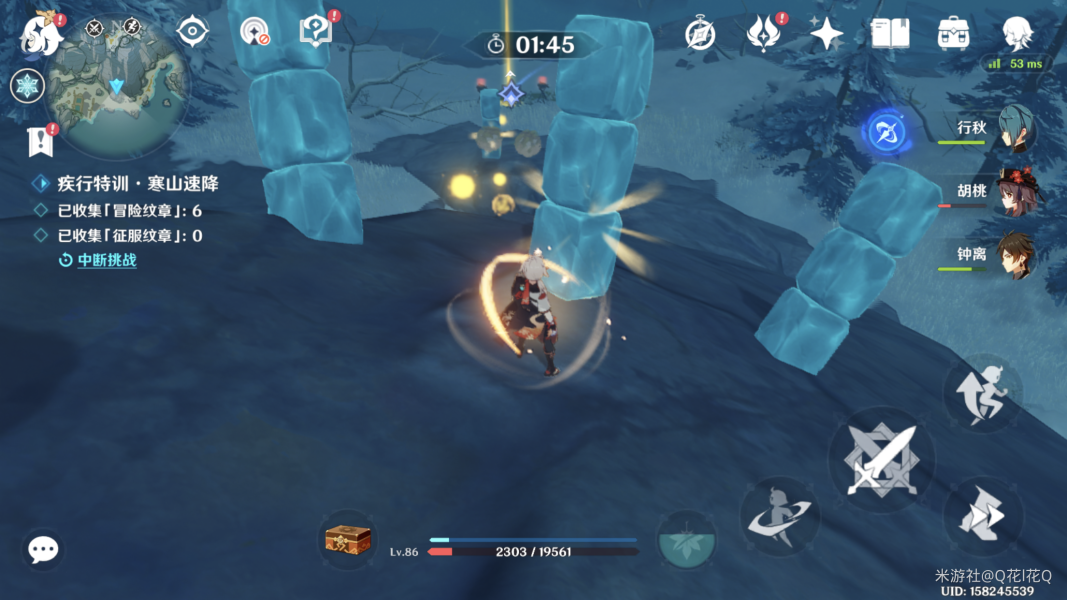Open the Paimon menu icon

point(42,34)
